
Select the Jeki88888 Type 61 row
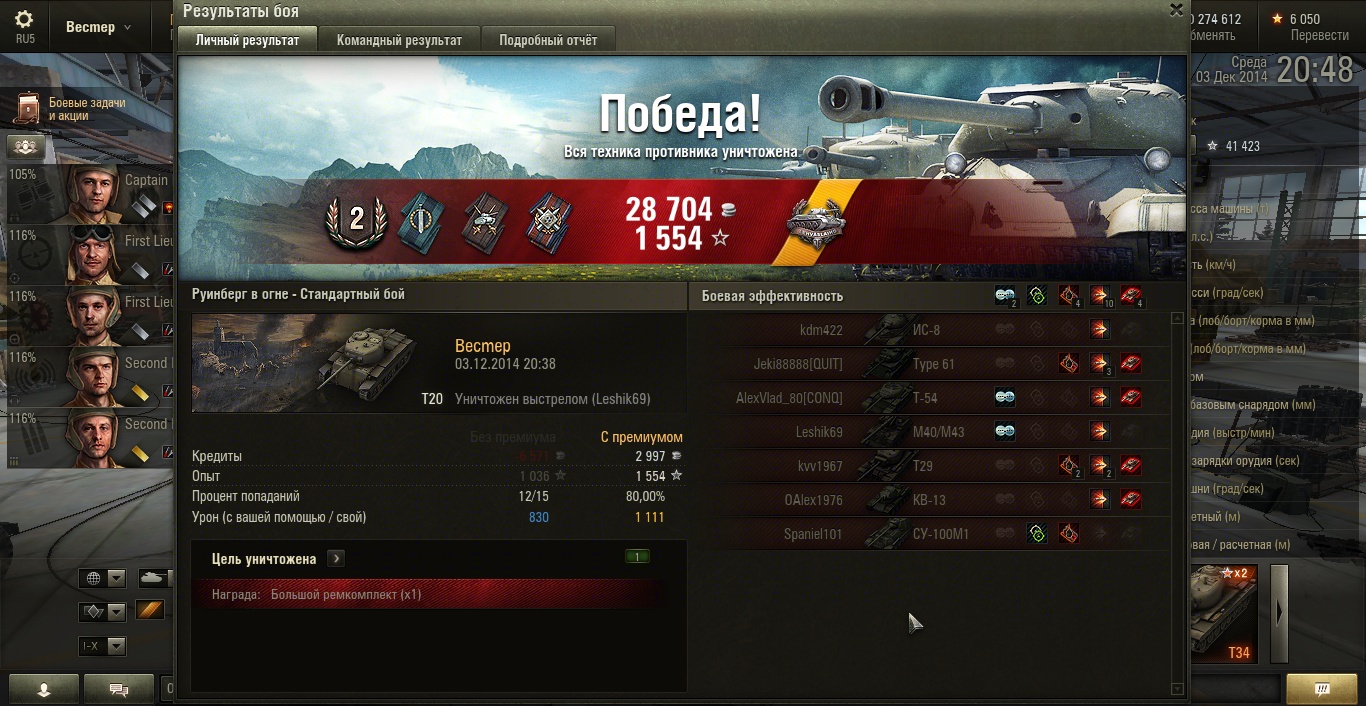[930, 364]
